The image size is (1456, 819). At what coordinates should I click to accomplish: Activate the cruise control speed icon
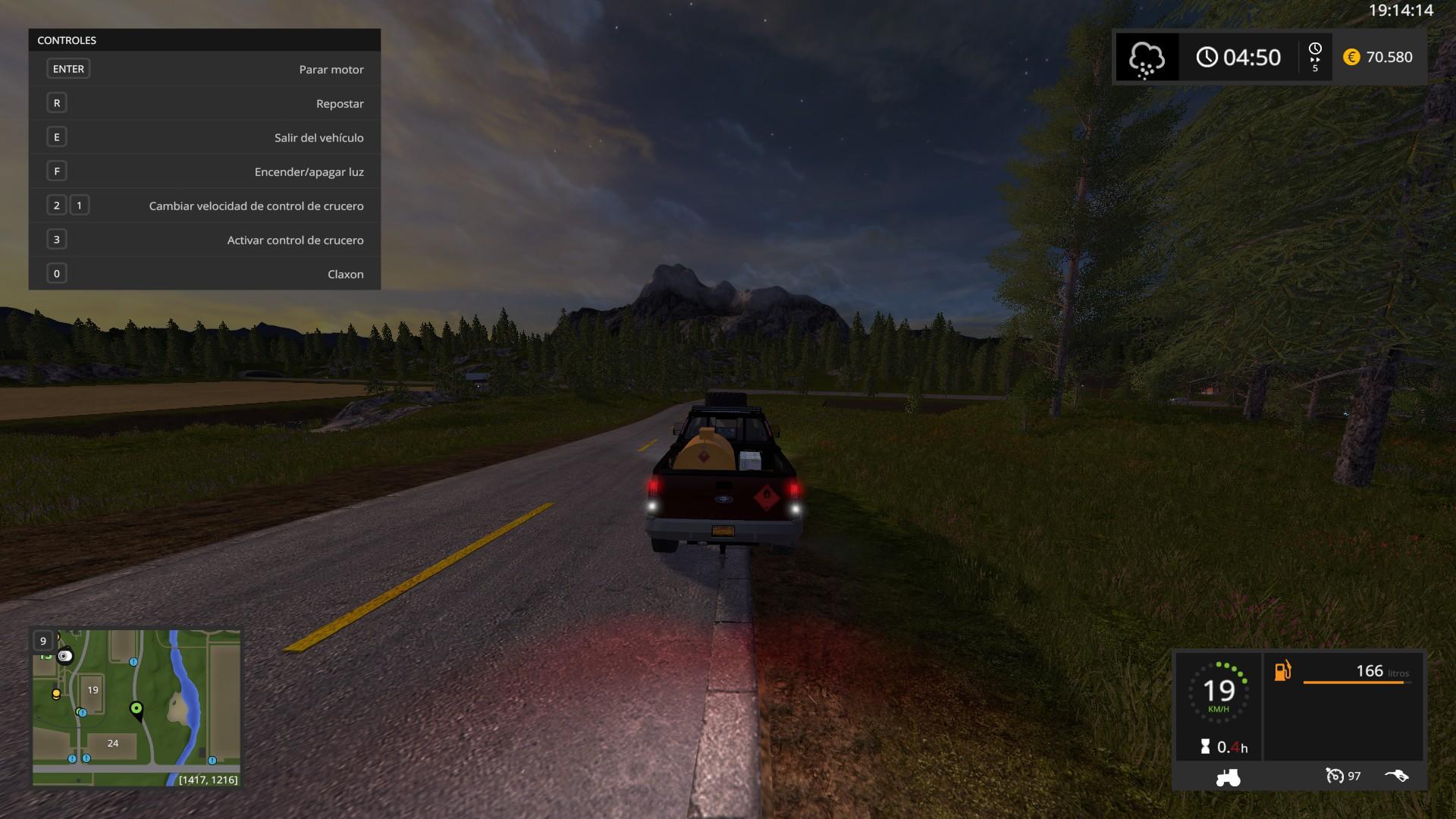tap(1335, 776)
